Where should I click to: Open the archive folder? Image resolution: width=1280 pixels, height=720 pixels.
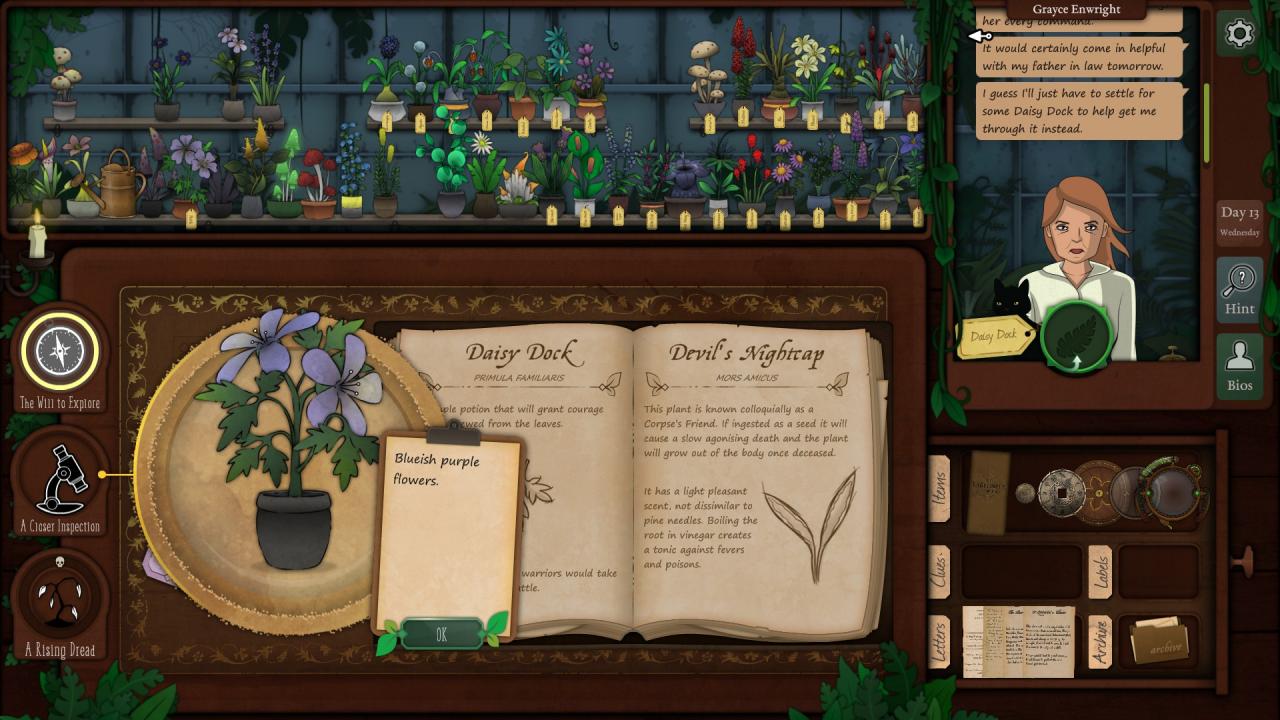click(1158, 641)
